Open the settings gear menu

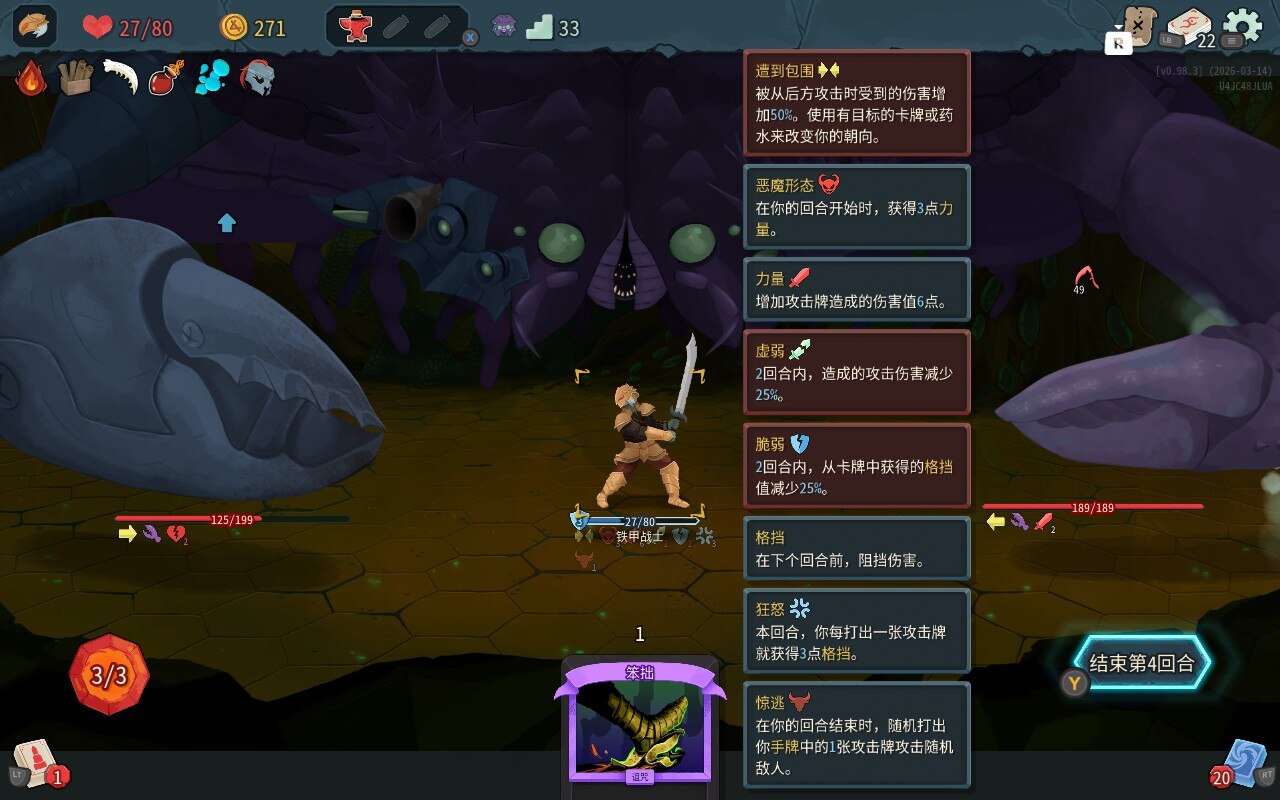1242,26
